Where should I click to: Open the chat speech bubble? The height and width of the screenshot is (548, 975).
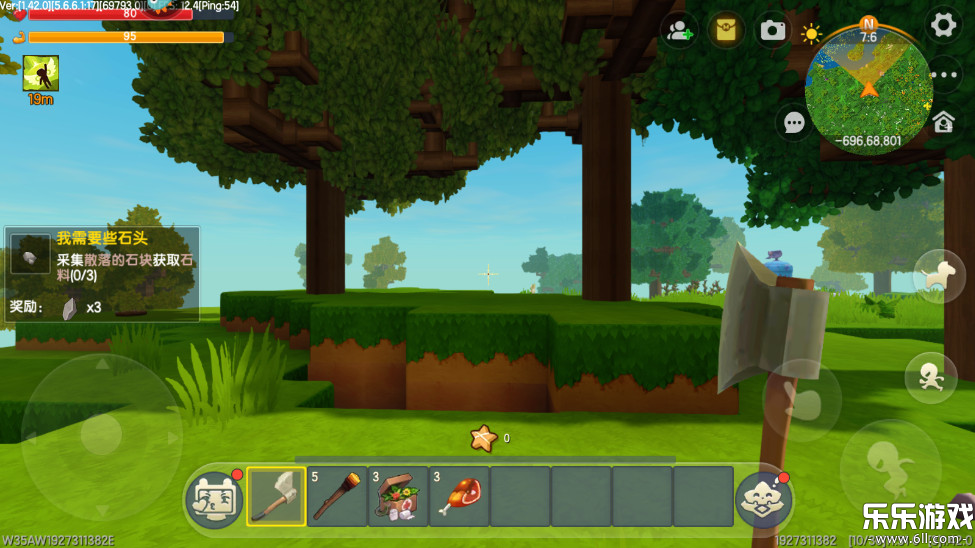[x=794, y=123]
